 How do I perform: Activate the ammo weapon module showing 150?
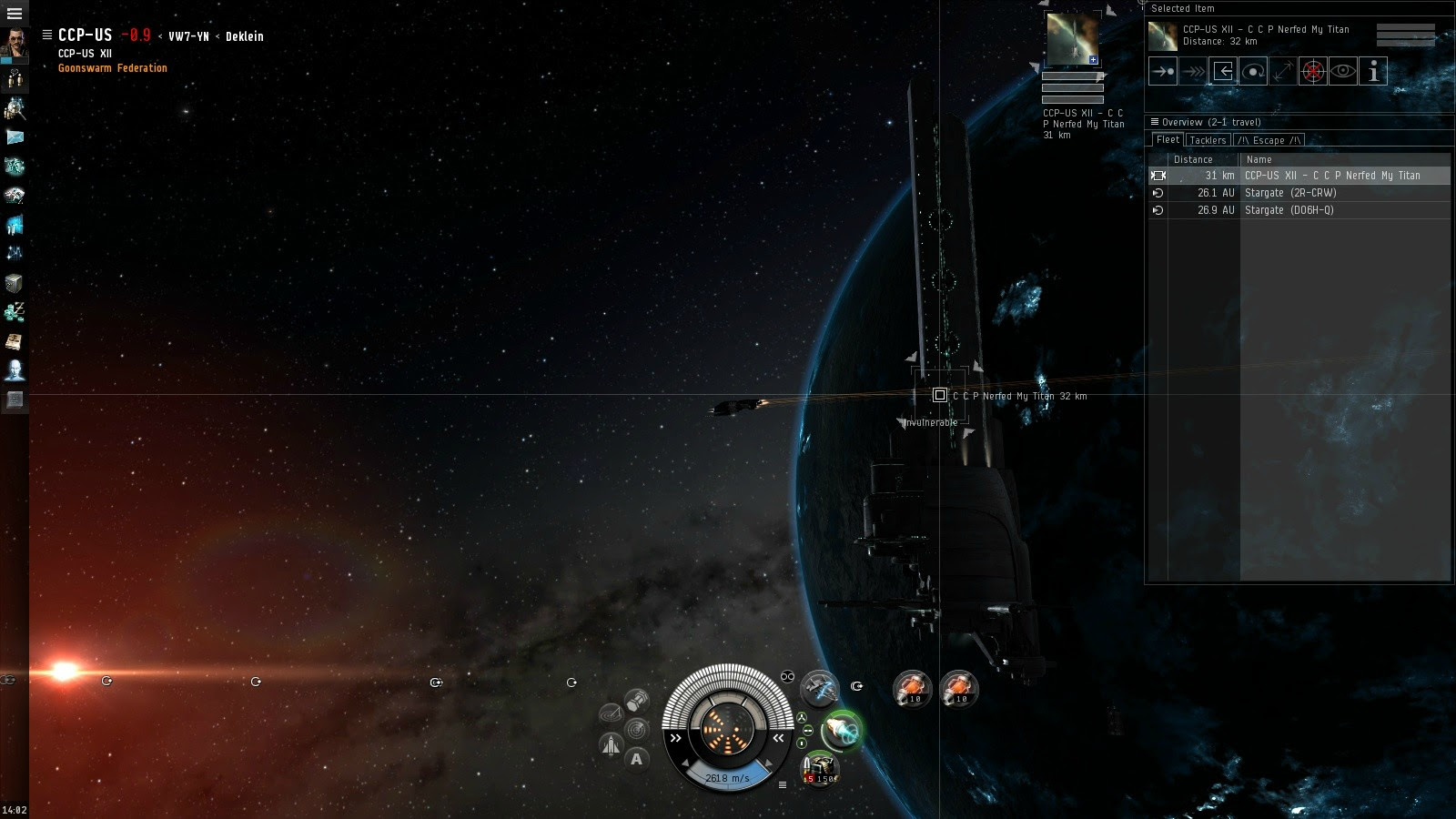[819, 769]
